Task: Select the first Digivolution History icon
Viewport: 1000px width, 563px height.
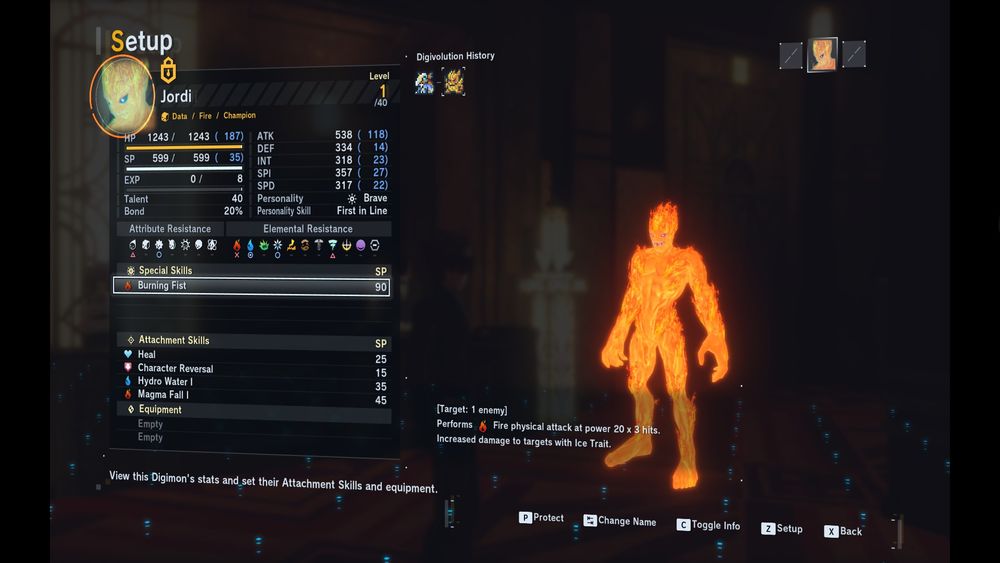Action: (x=425, y=82)
